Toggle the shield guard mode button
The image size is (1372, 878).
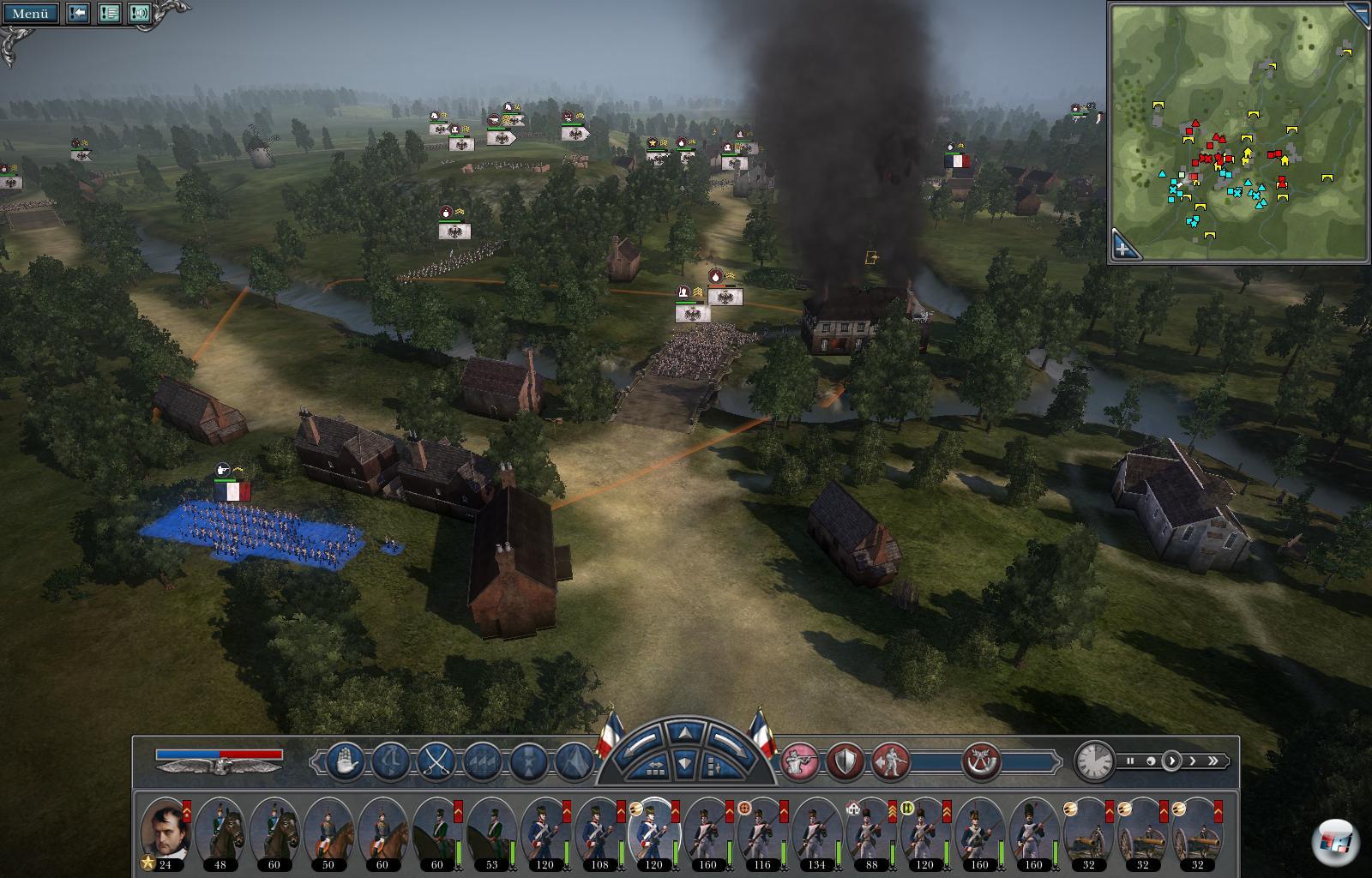[845, 761]
